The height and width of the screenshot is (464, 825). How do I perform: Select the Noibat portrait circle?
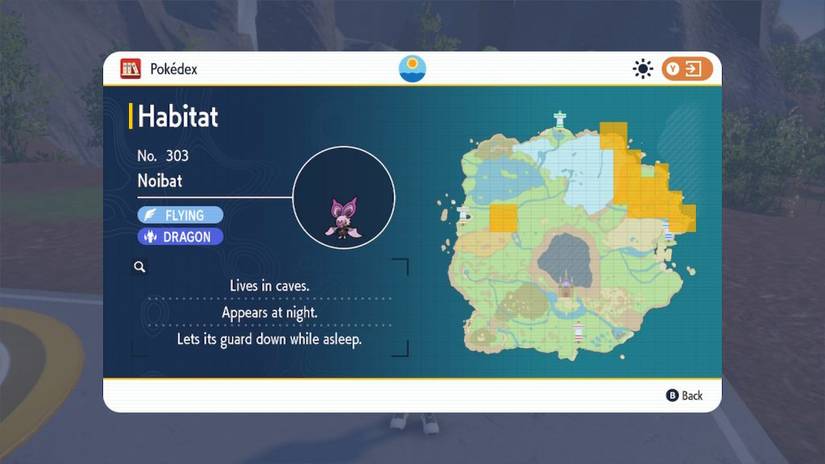(x=344, y=197)
